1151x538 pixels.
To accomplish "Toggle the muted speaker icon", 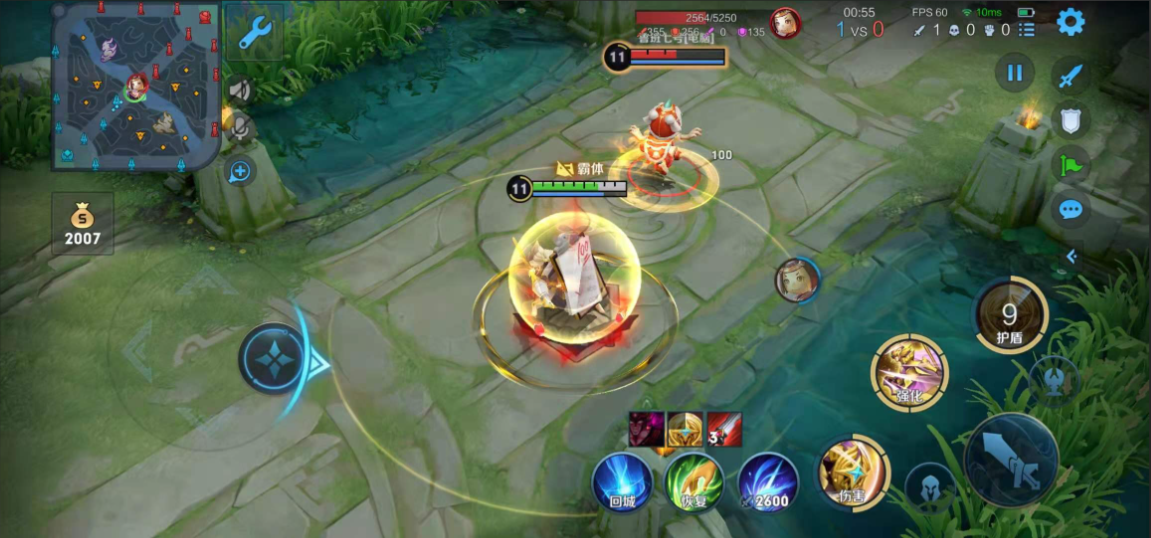I will coord(240,91).
